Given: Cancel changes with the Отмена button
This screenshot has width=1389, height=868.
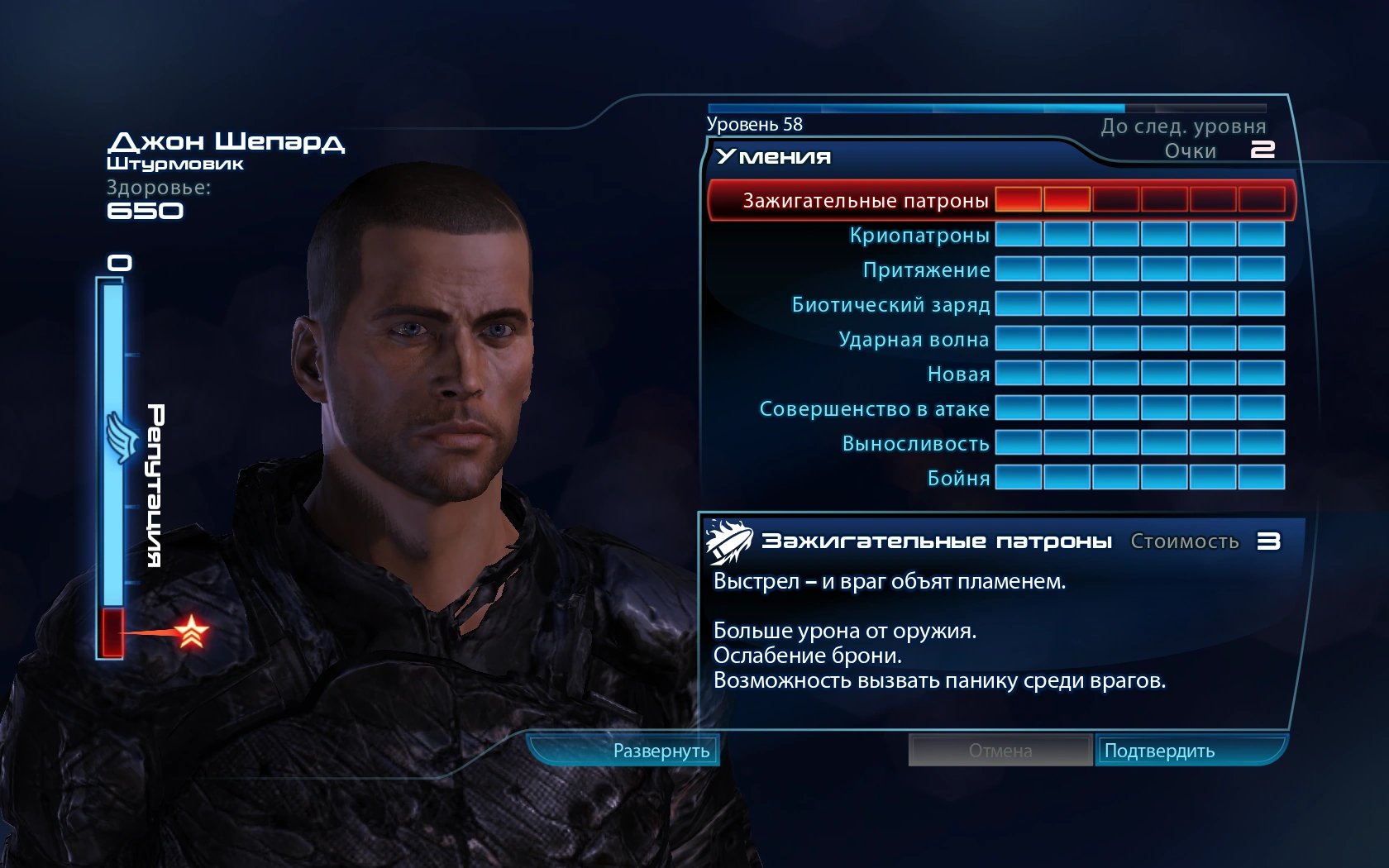Looking at the screenshot, I should pos(1000,751).
